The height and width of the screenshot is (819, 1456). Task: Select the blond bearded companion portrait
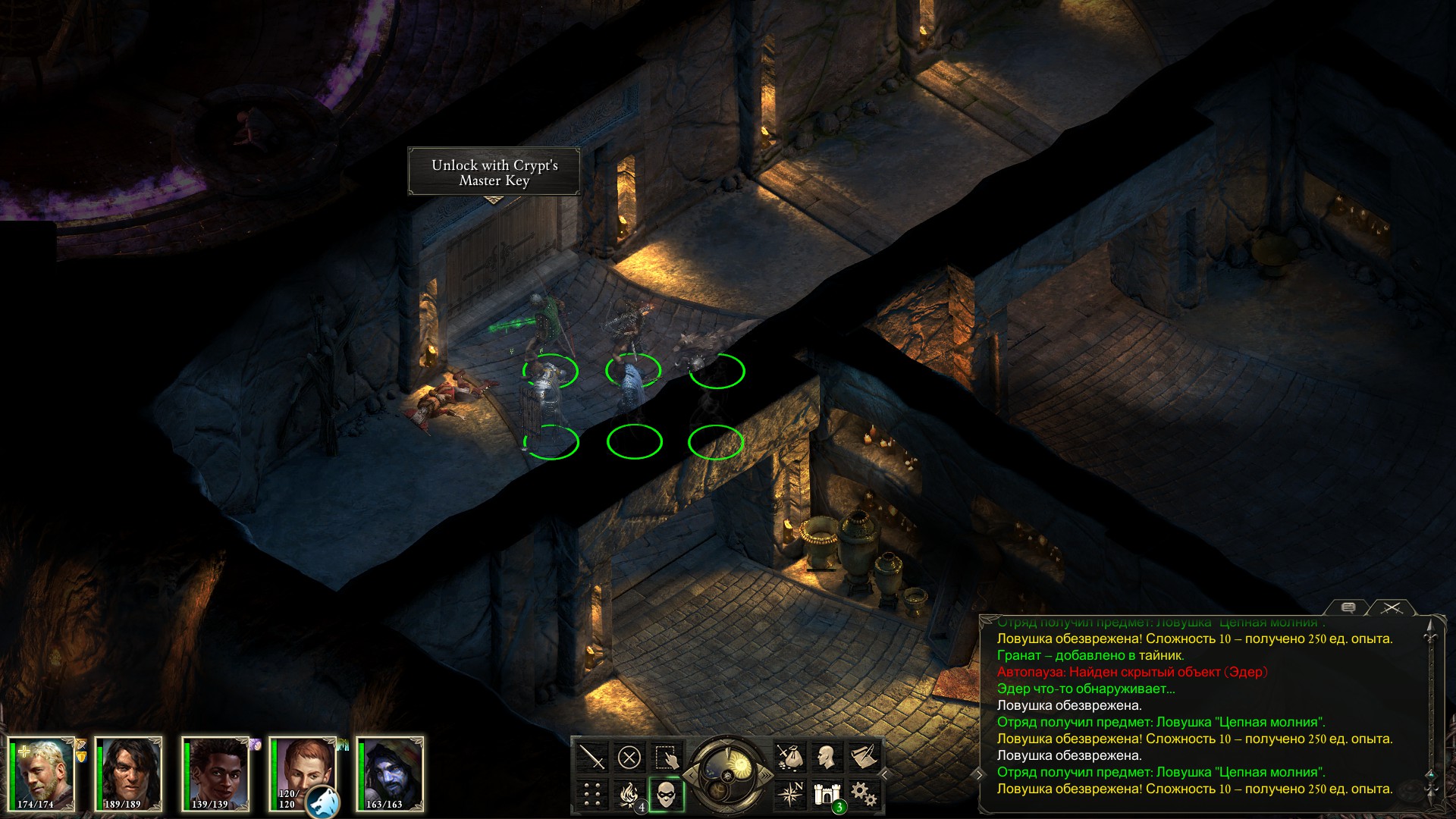click(x=42, y=773)
